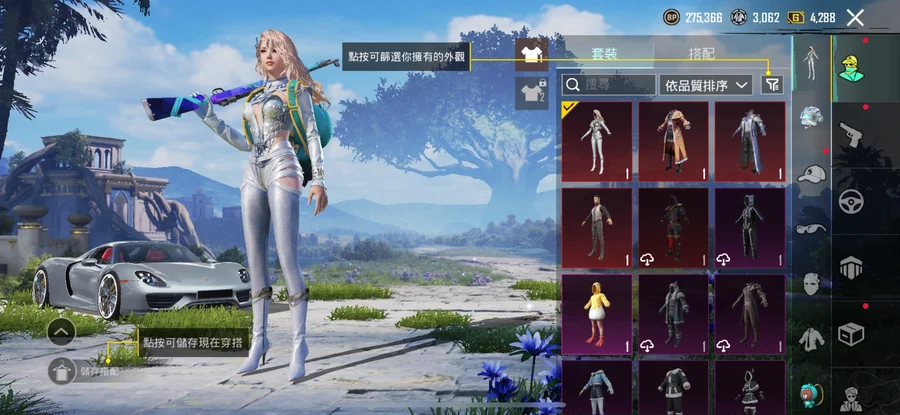Pick the blue-white long coat outfit
Image resolution: width=900 pixels, height=415 pixels.
coord(749,142)
